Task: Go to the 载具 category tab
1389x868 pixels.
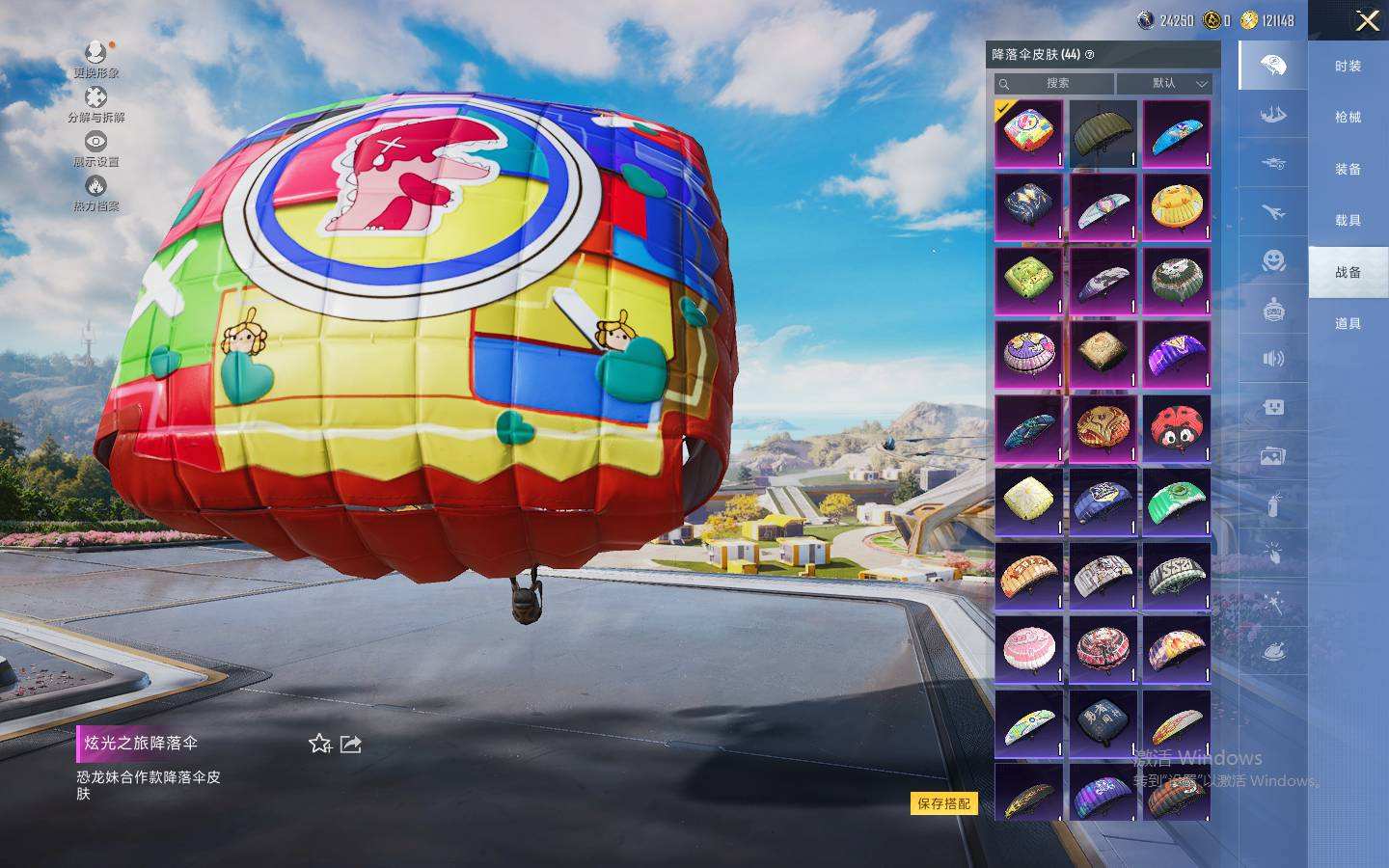Action: coord(1348,220)
